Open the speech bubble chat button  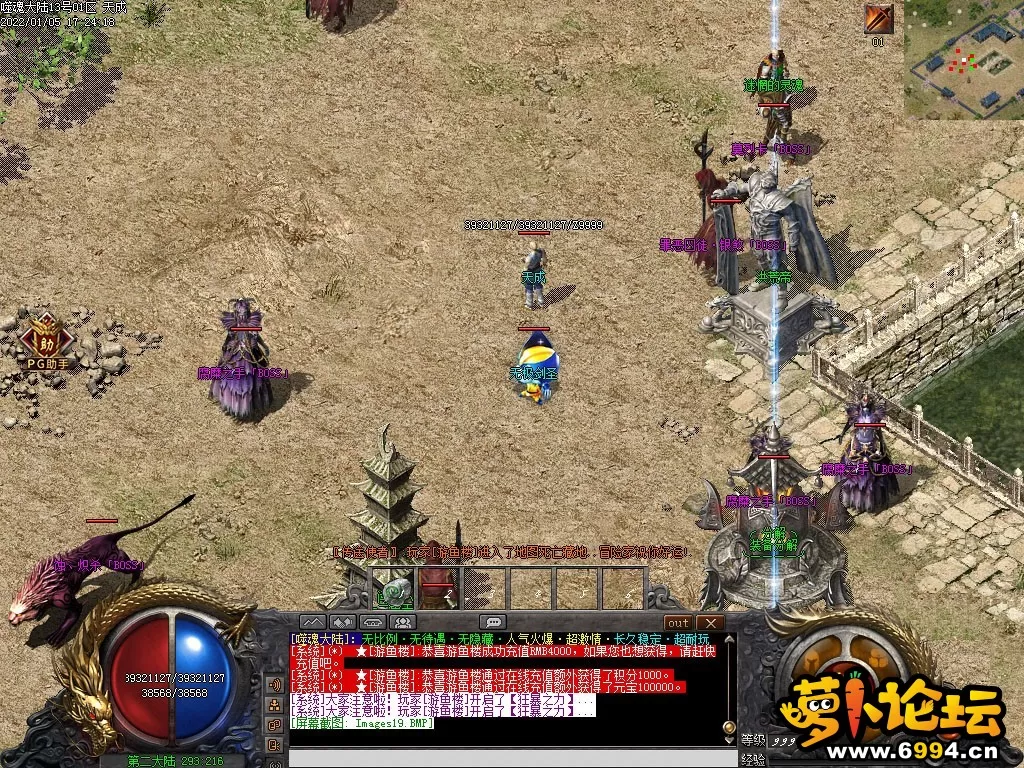coord(492,622)
